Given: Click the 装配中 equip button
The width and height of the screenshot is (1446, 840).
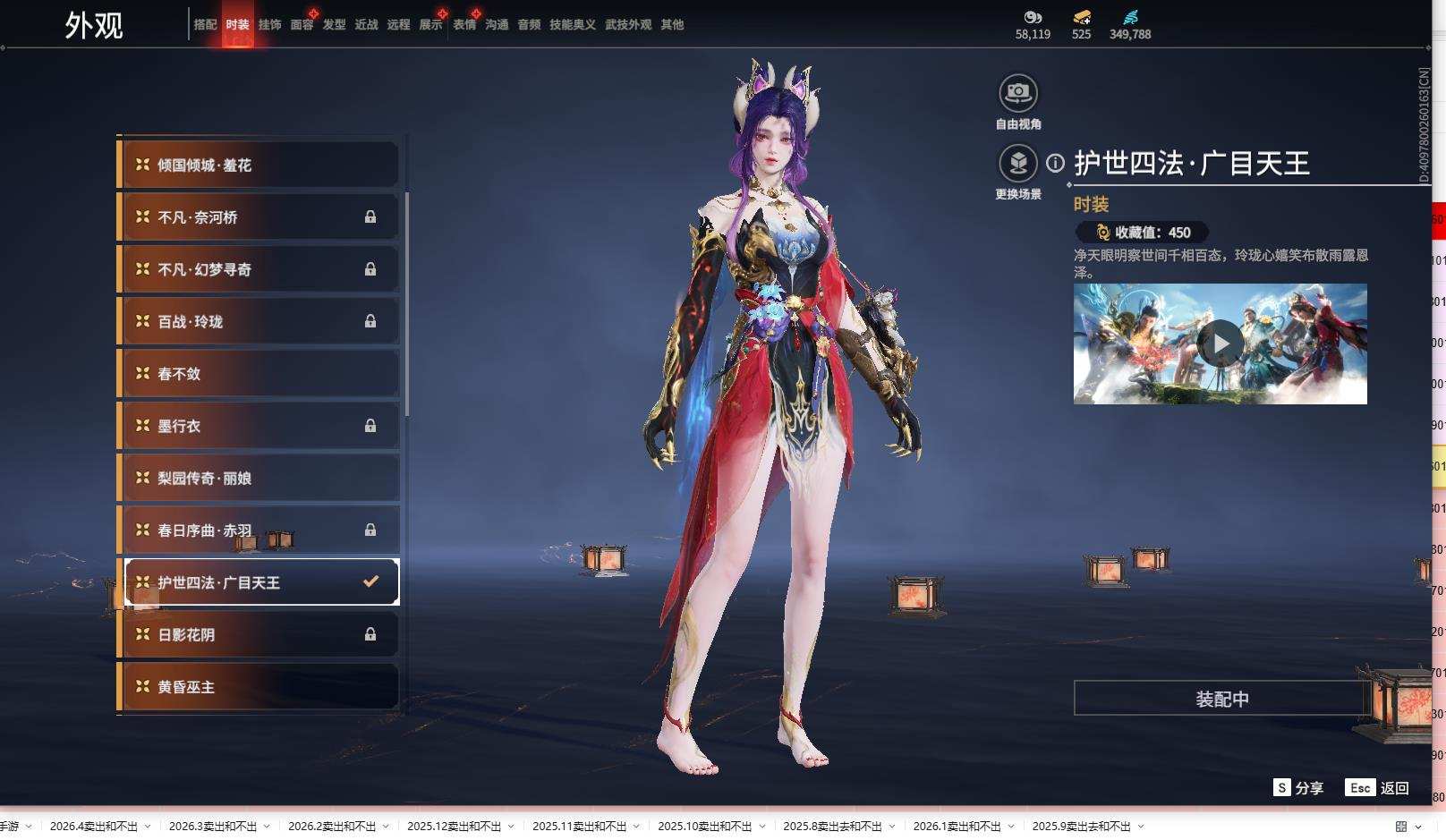Looking at the screenshot, I should pyautogui.click(x=1221, y=699).
